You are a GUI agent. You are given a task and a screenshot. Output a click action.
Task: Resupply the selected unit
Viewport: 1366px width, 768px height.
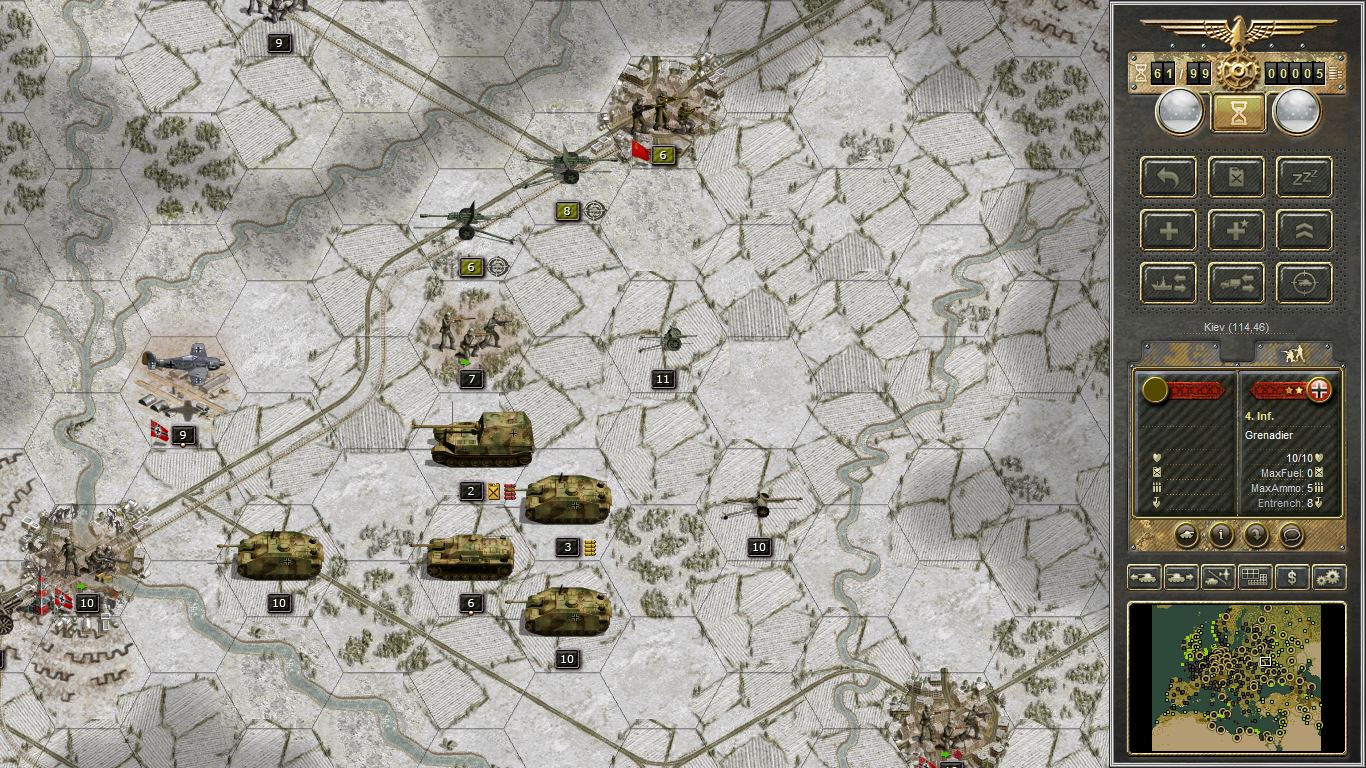pos(1236,178)
